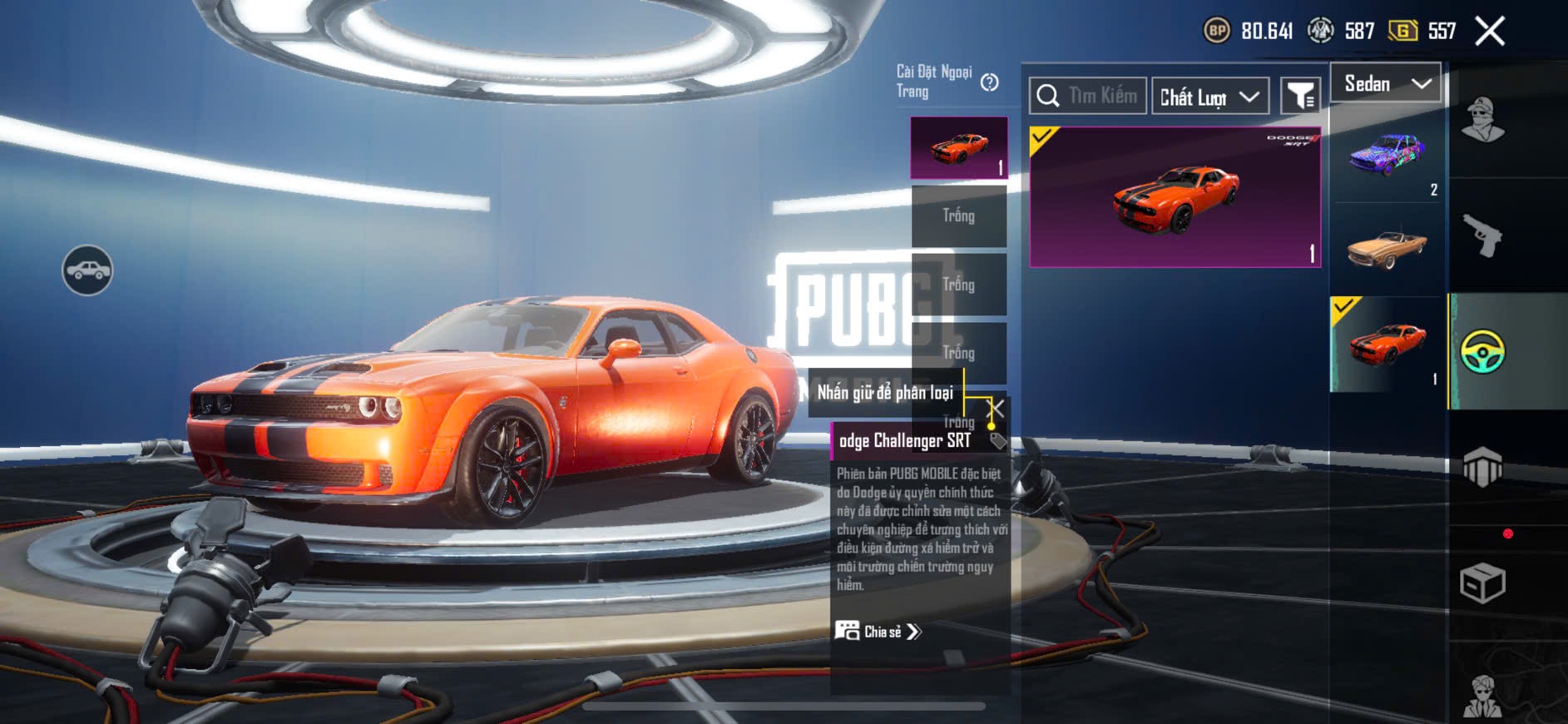Open the parachute backpack tab
This screenshot has height=724, width=1568.
click(x=1482, y=468)
